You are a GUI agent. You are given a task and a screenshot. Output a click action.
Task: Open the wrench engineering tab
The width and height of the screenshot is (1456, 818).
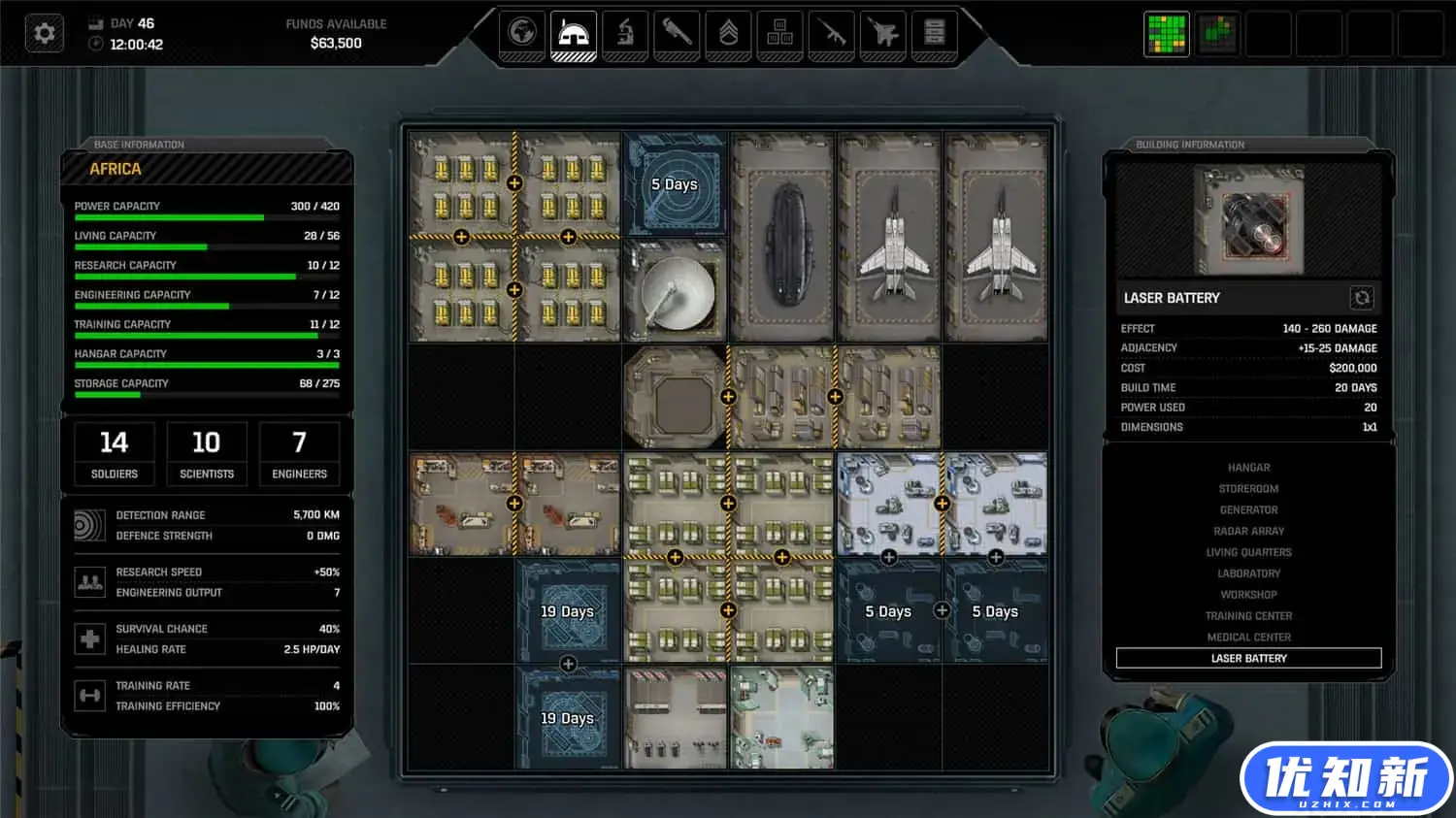(x=677, y=33)
